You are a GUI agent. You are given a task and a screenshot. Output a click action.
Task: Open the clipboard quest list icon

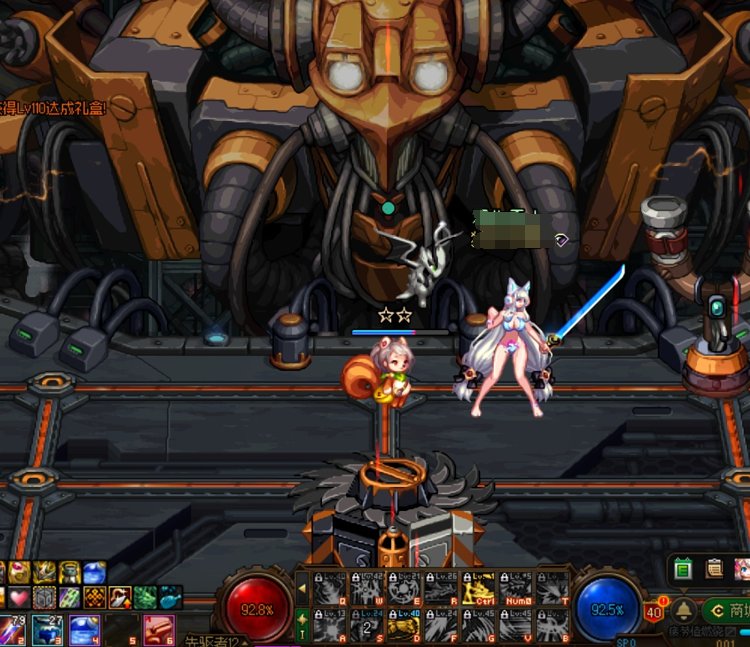coord(714,569)
